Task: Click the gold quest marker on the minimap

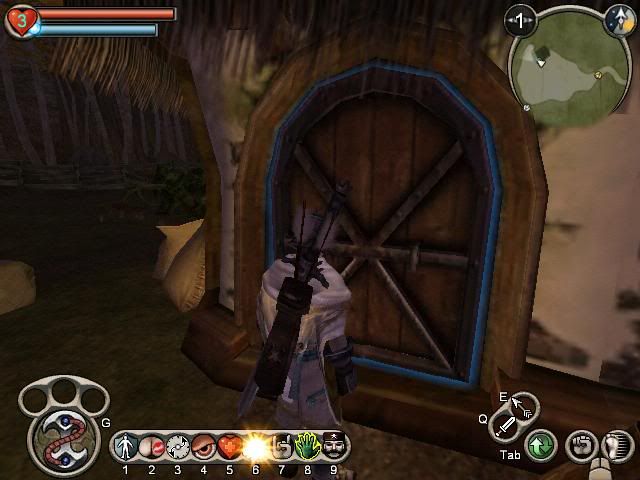Action: [598, 74]
